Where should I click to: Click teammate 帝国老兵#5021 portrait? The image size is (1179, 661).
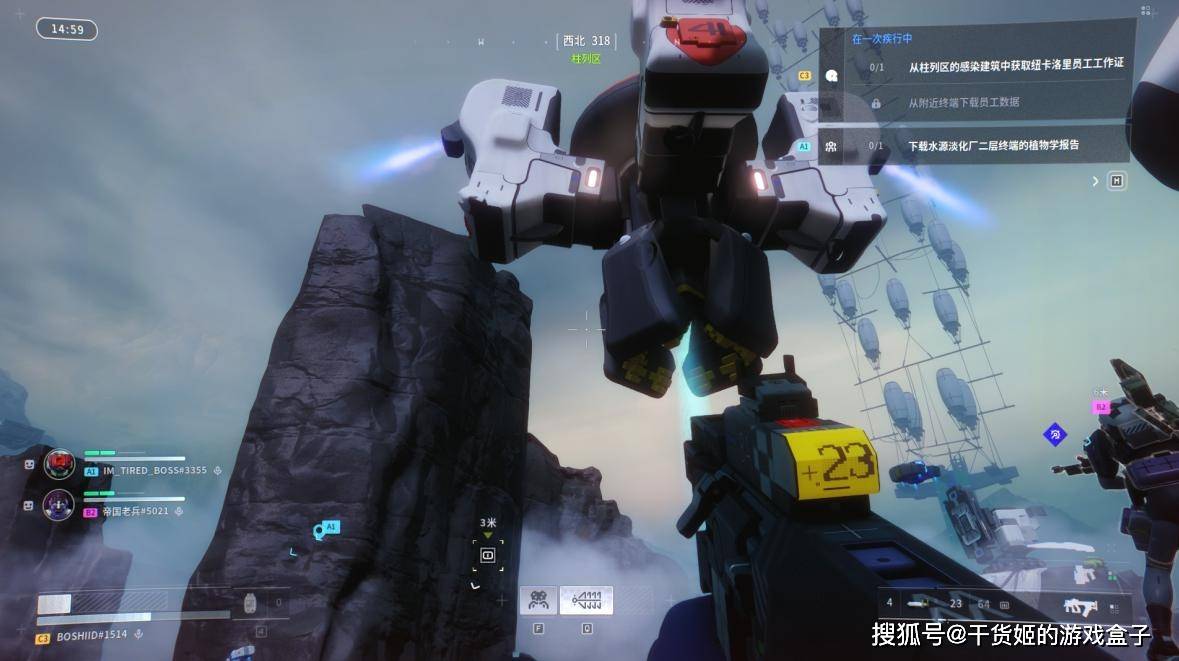(x=59, y=505)
